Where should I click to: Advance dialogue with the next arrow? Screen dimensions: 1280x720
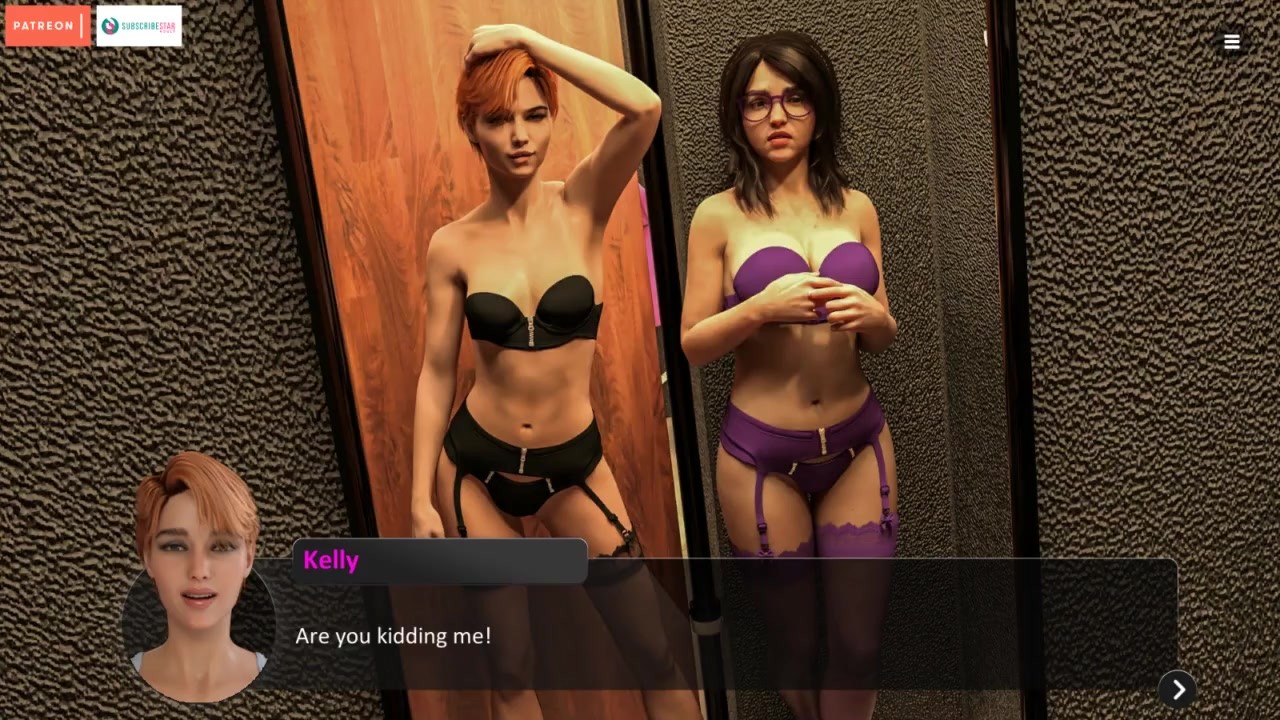[1177, 689]
